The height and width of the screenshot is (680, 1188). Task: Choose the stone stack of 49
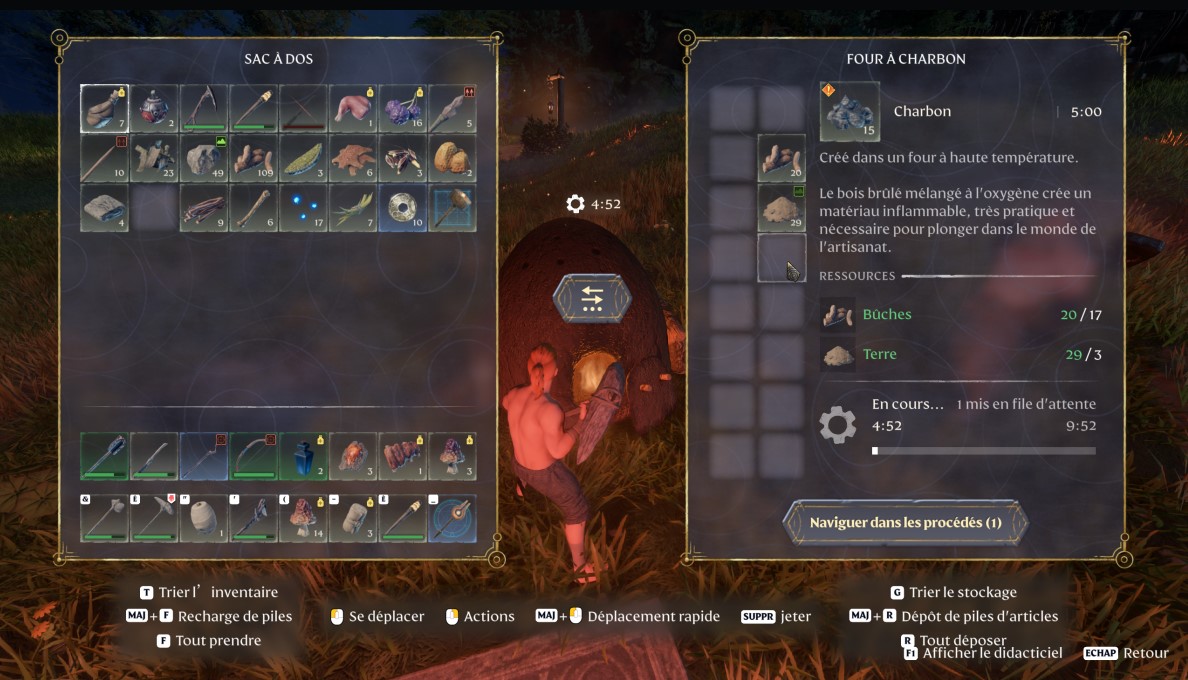[x=204, y=158]
